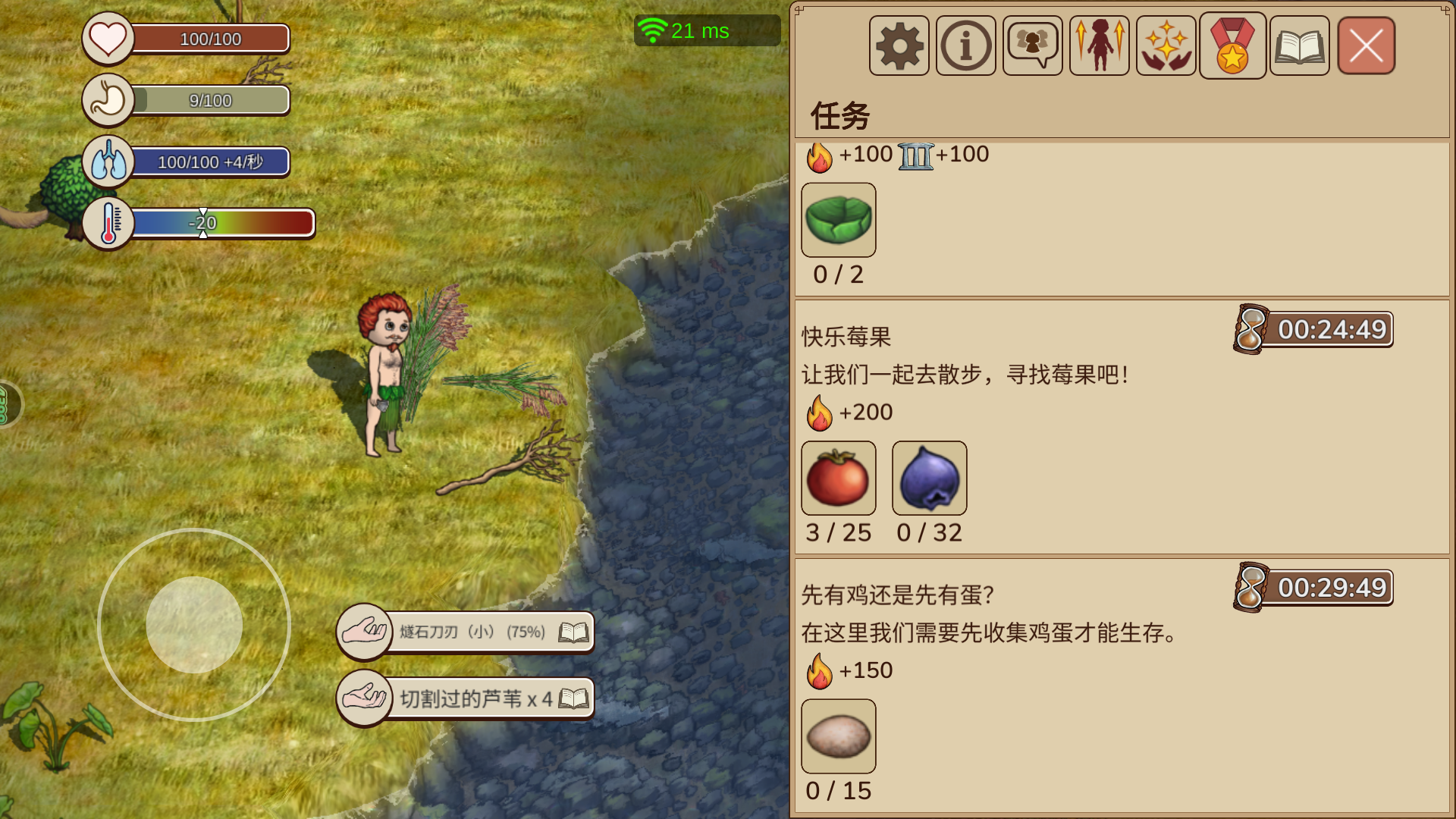Open the book journal tab
1456x819 pixels.
pyautogui.click(x=1299, y=46)
